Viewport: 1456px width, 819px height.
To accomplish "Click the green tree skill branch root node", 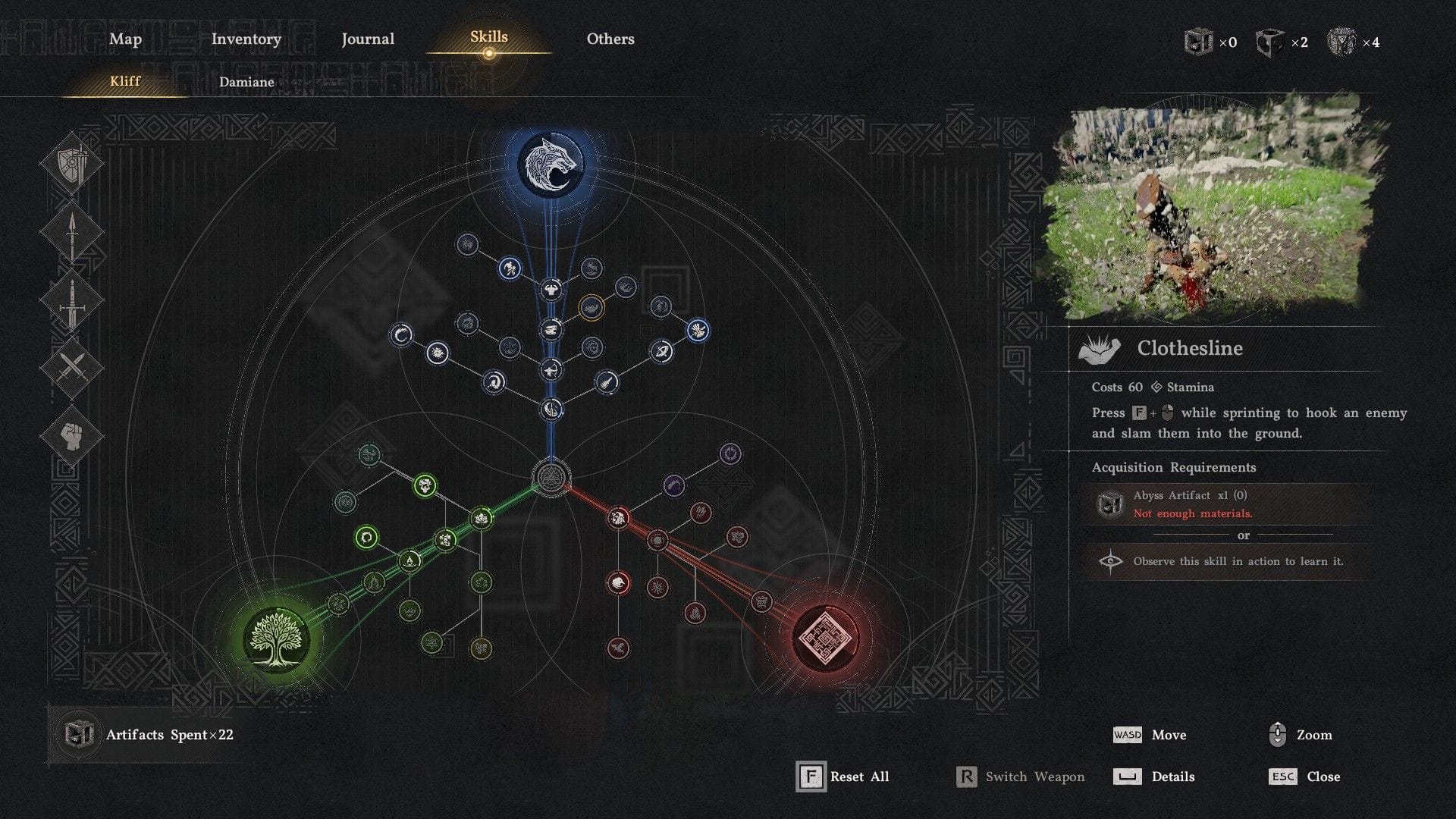I will point(279,641).
